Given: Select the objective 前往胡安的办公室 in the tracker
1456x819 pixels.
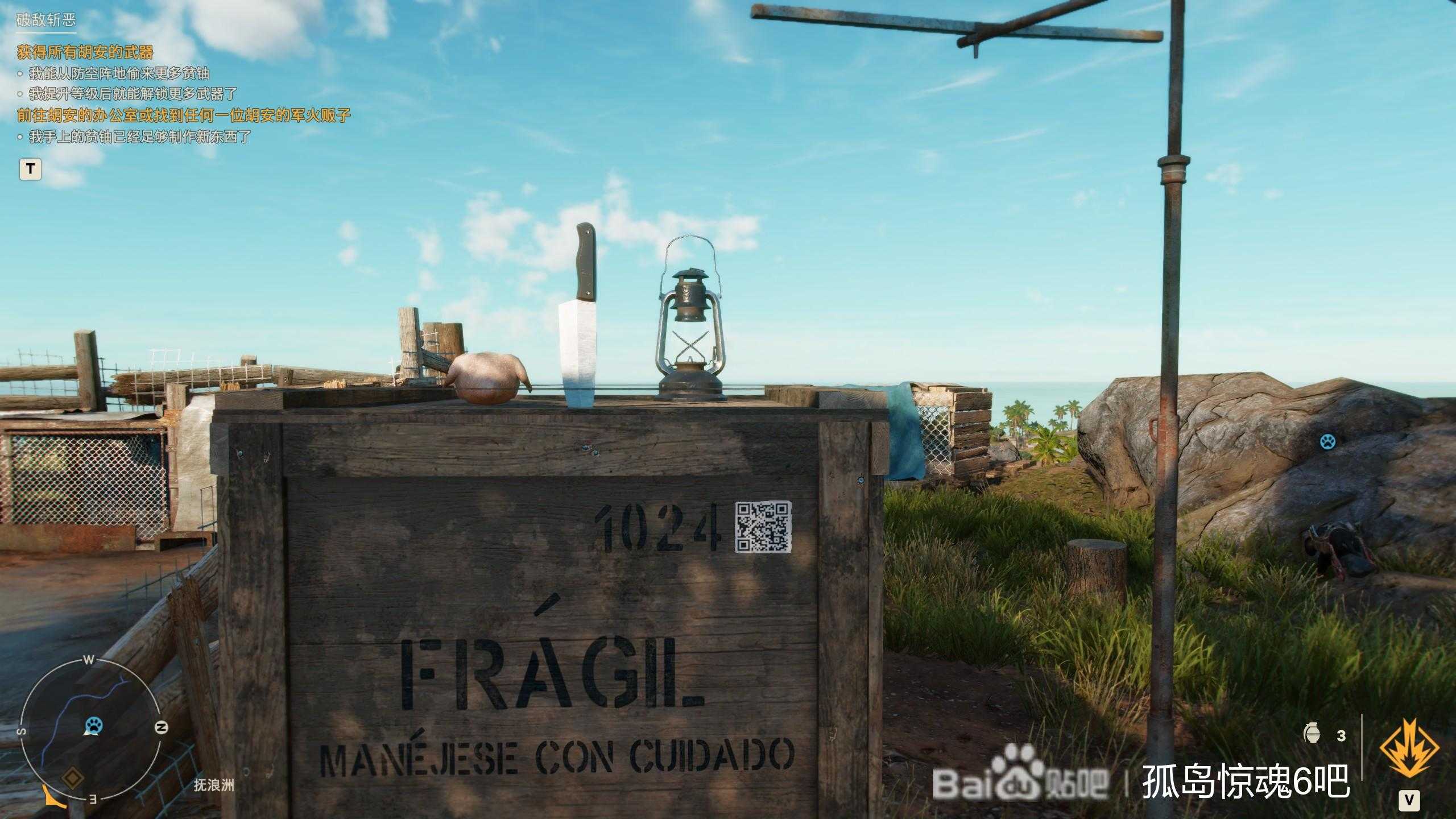Looking at the screenshot, I should (184, 115).
